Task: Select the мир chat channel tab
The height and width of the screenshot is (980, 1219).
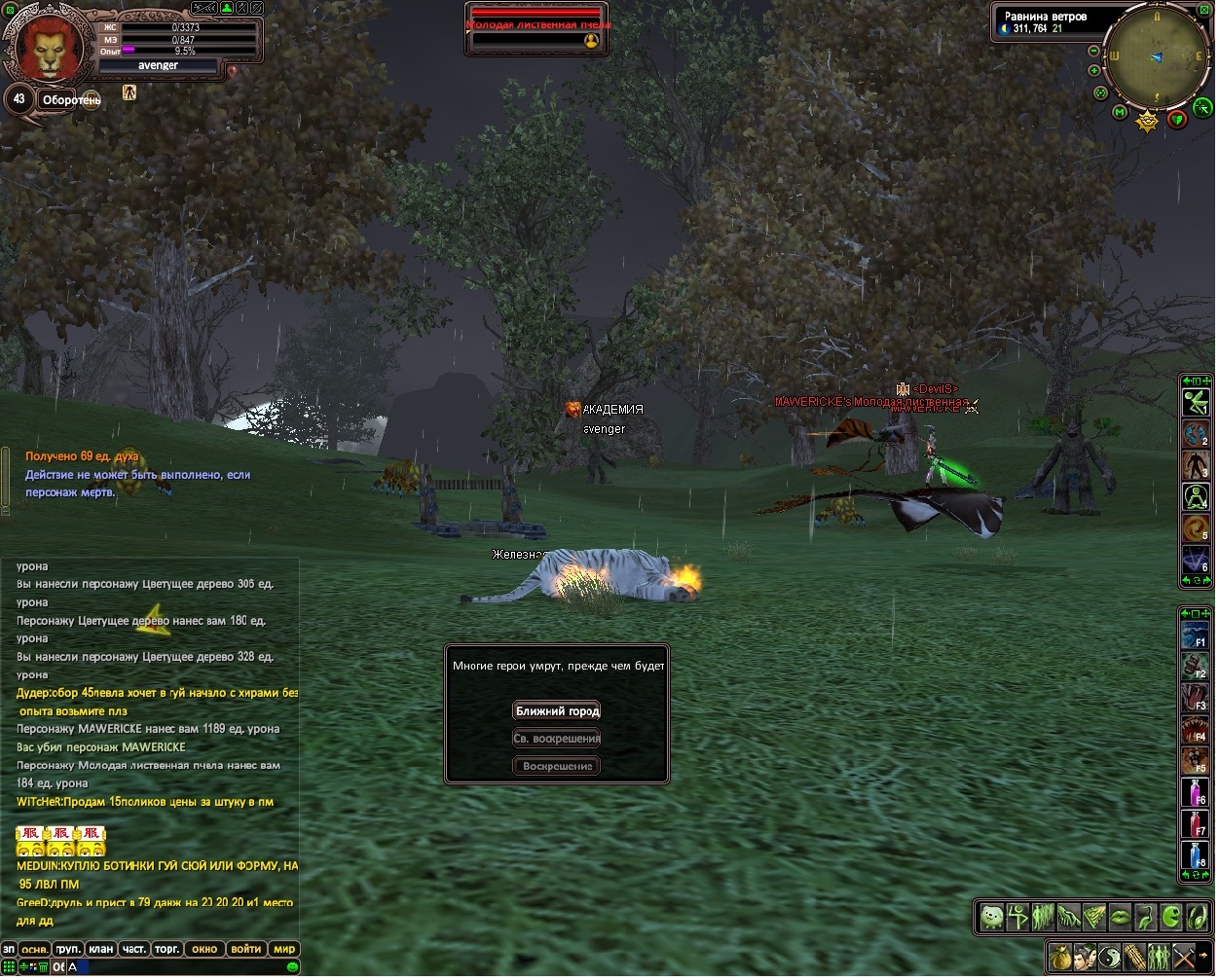Action: click(283, 949)
